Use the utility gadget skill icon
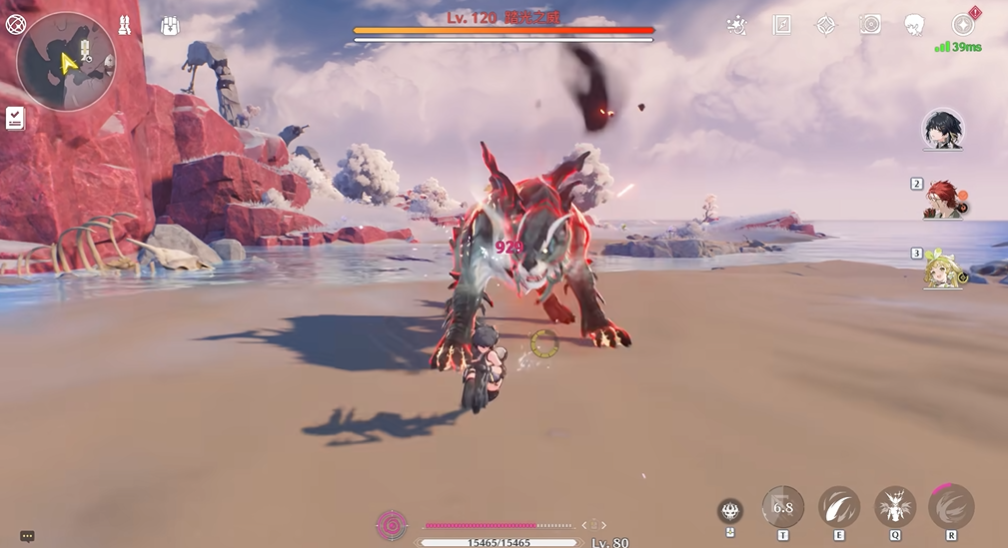Image resolution: width=1008 pixels, height=548 pixels. pyautogui.click(x=730, y=511)
